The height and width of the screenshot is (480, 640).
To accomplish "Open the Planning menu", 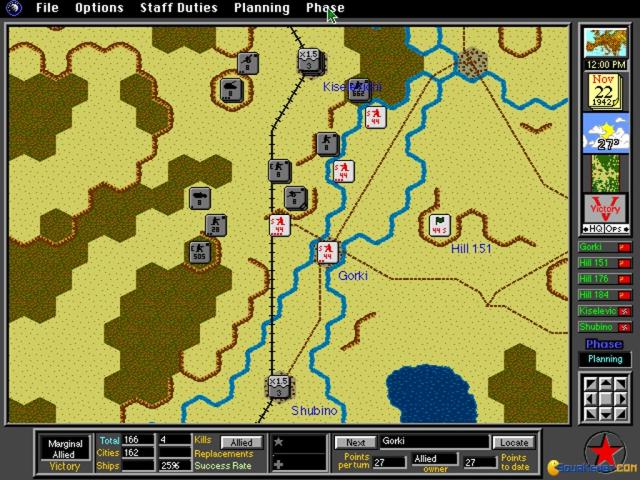I will 261,8.
